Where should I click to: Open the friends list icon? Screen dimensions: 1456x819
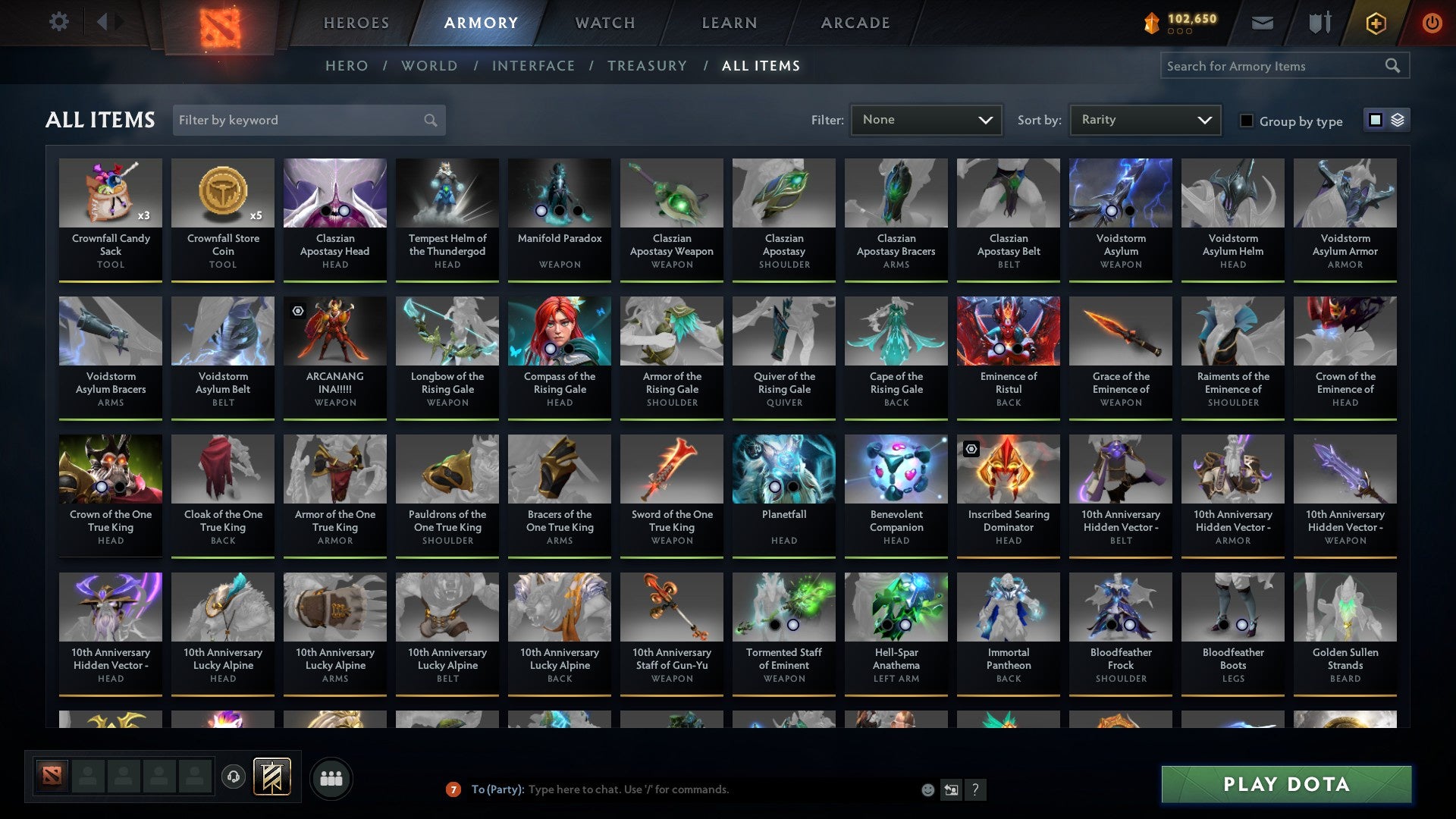point(331,777)
